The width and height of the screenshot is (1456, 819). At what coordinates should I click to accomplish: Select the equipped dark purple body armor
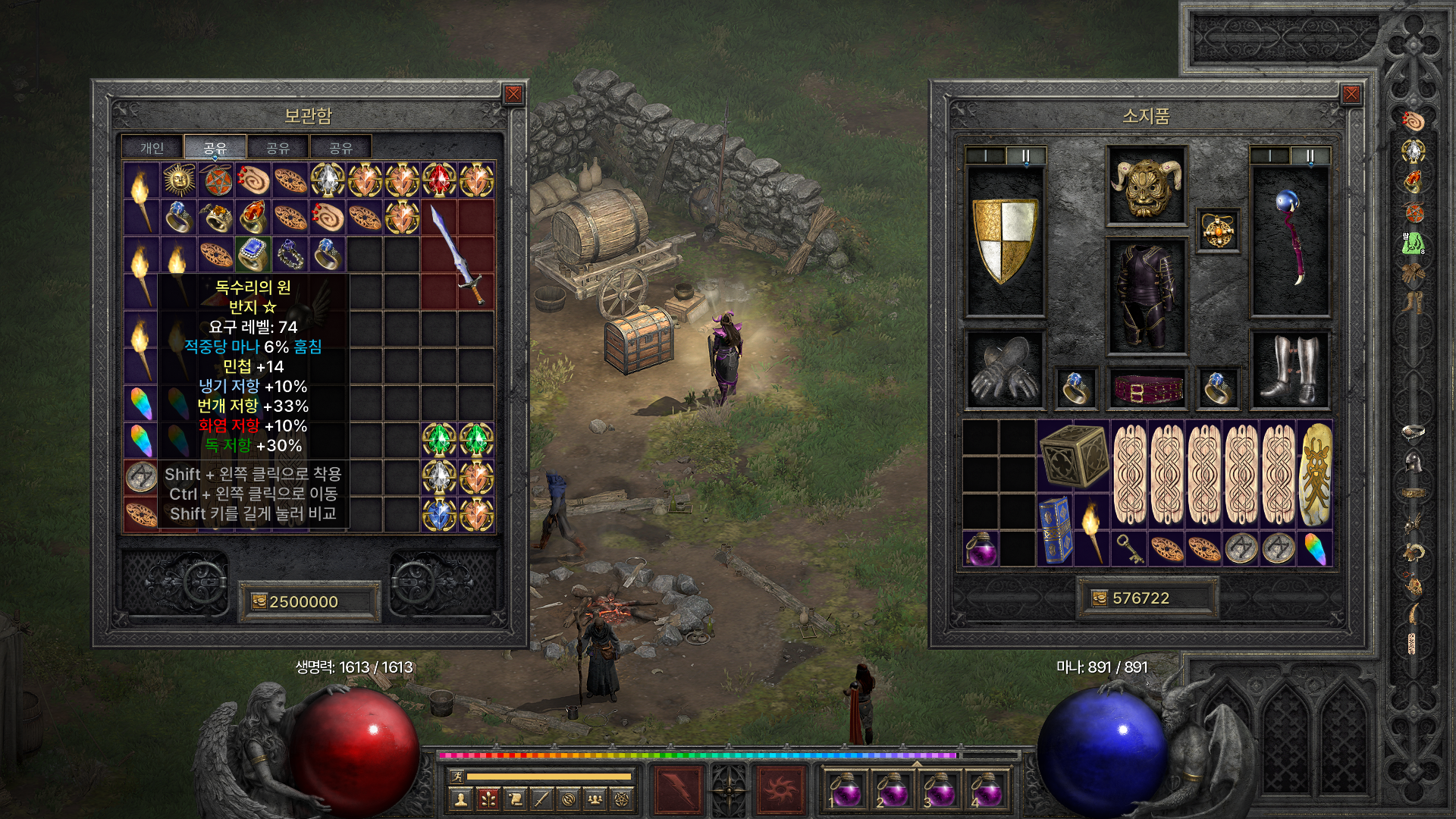1146,297
